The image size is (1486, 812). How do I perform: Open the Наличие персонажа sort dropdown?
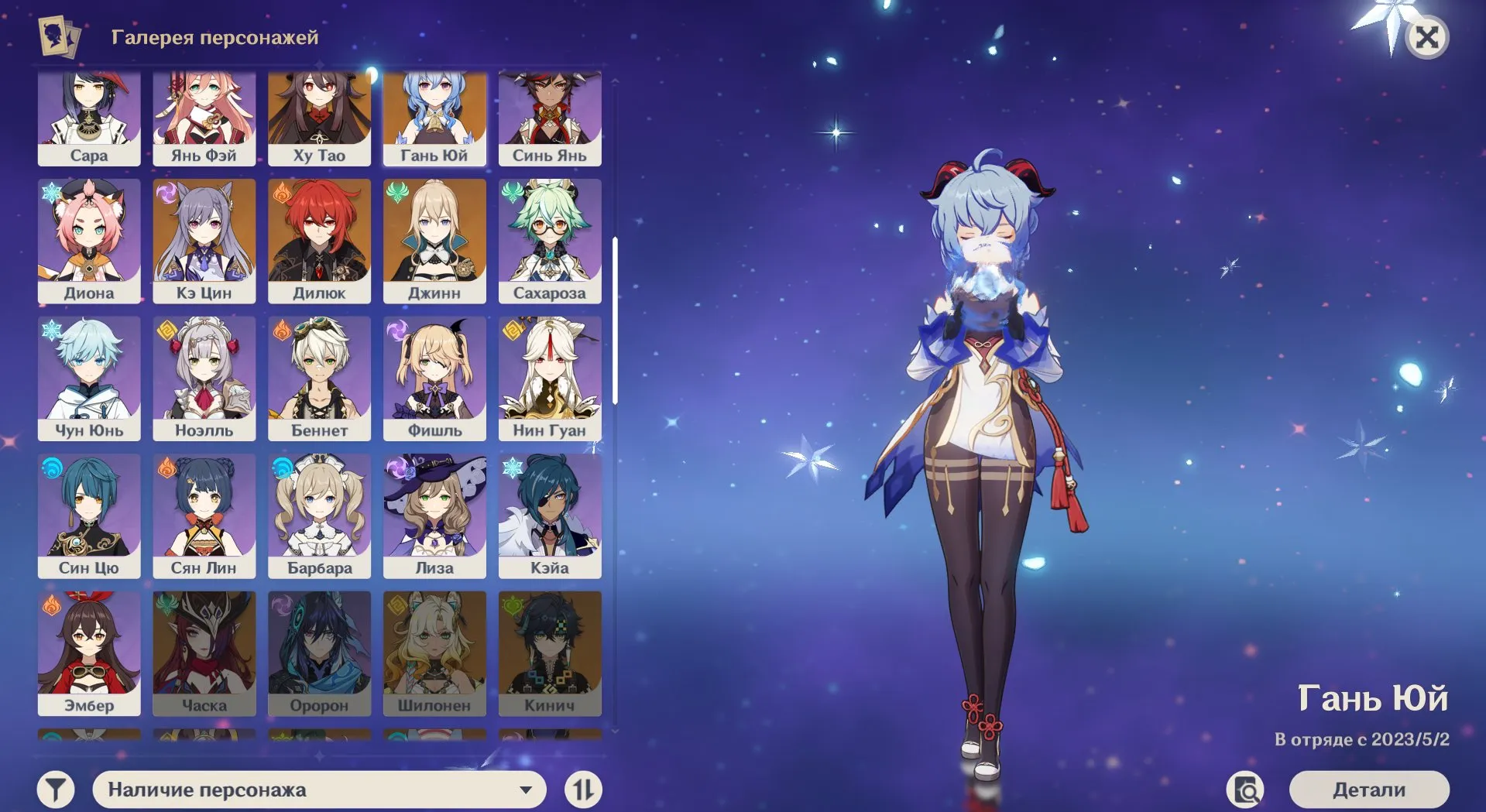point(319,790)
